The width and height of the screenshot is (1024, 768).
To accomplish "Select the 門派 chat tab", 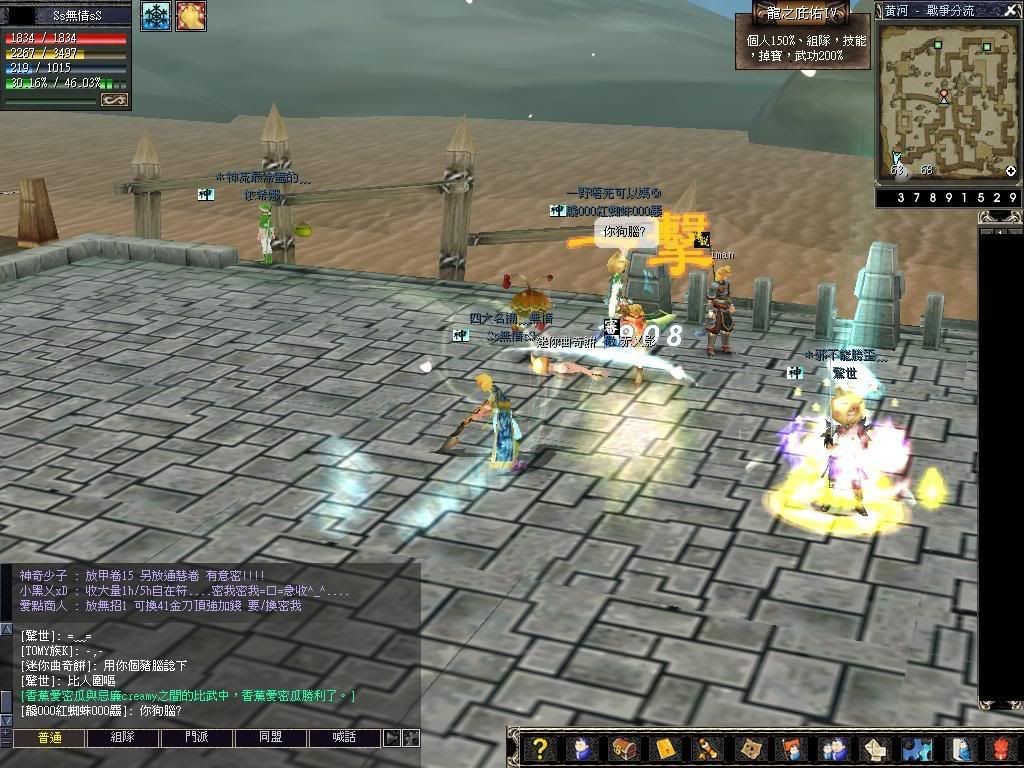I will point(196,738).
